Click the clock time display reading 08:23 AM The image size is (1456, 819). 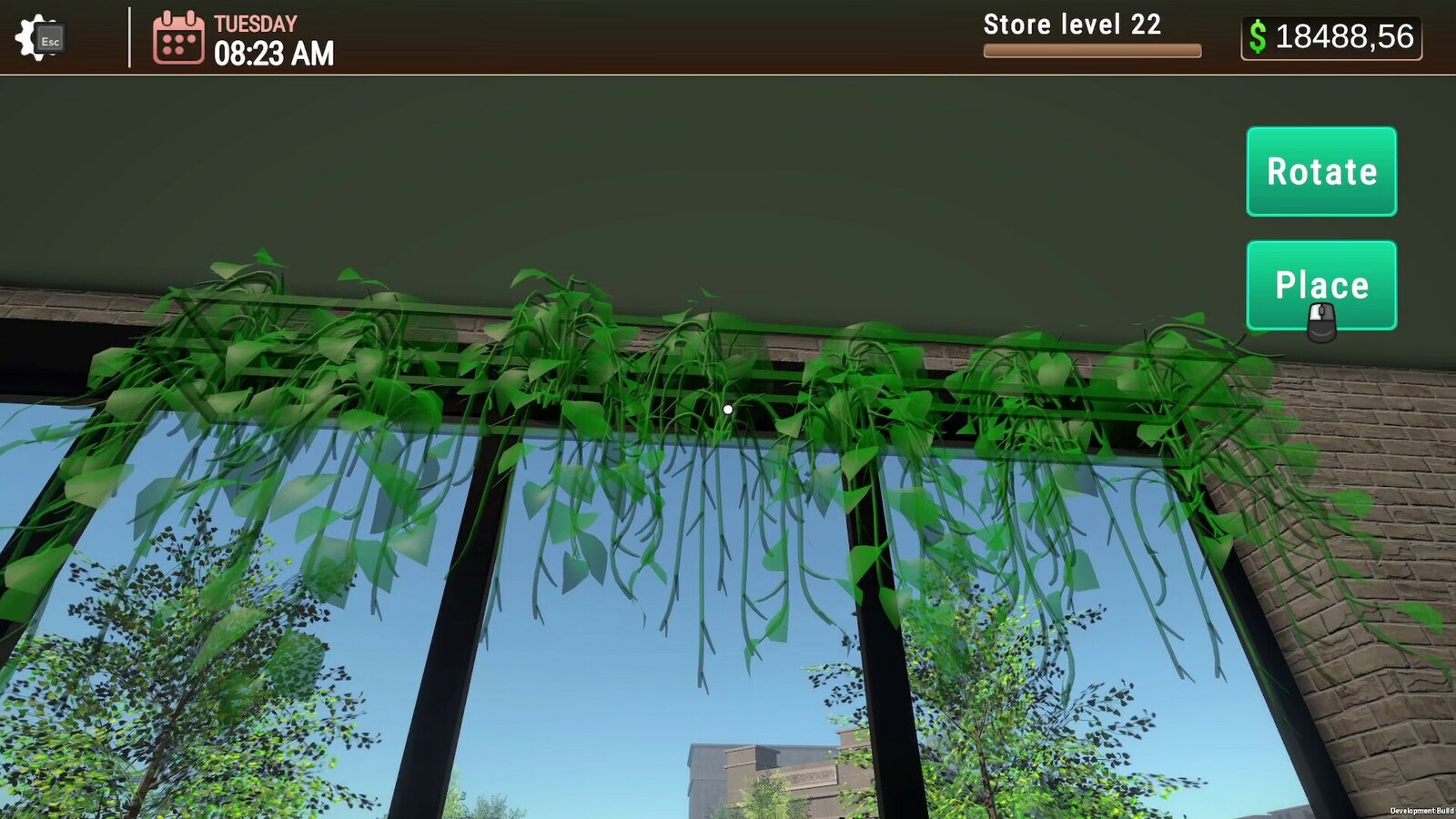pyautogui.click(x=270, y=53)
